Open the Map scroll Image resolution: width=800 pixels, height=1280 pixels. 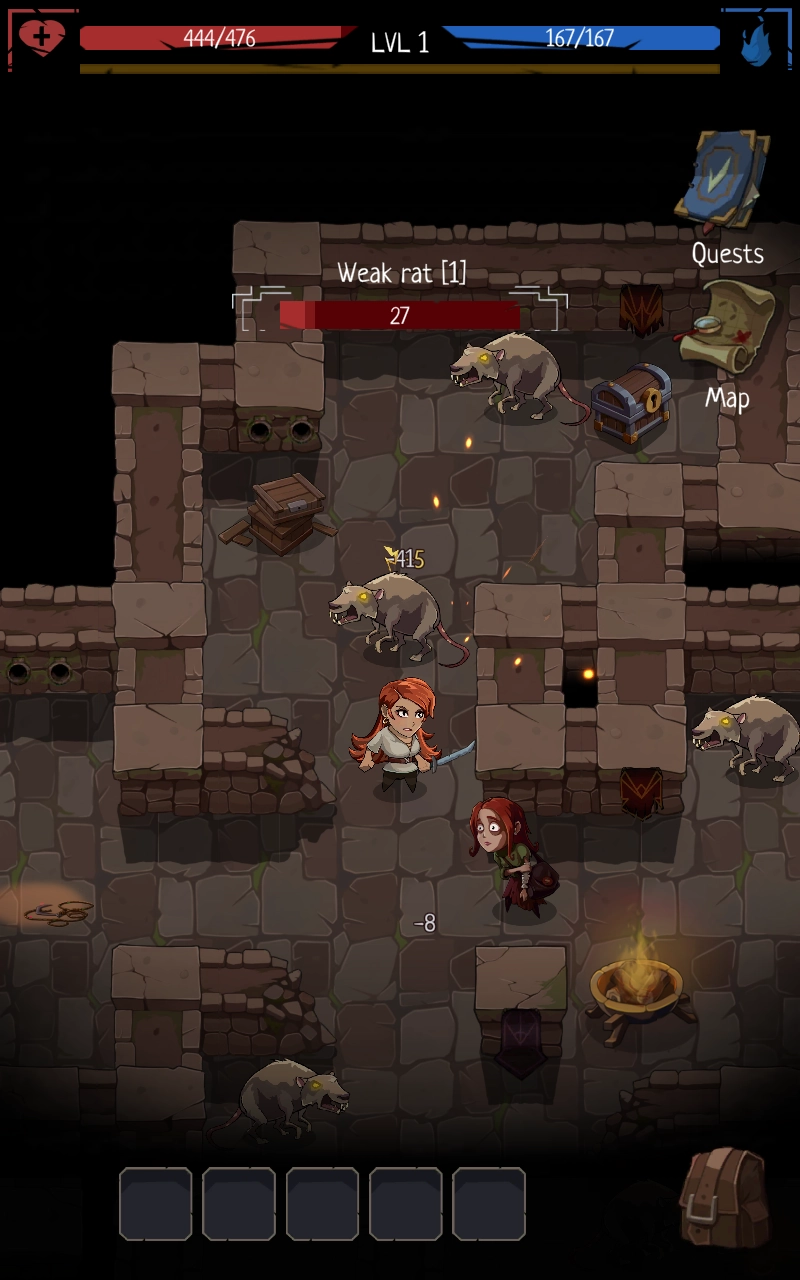[x=727, y=327]
